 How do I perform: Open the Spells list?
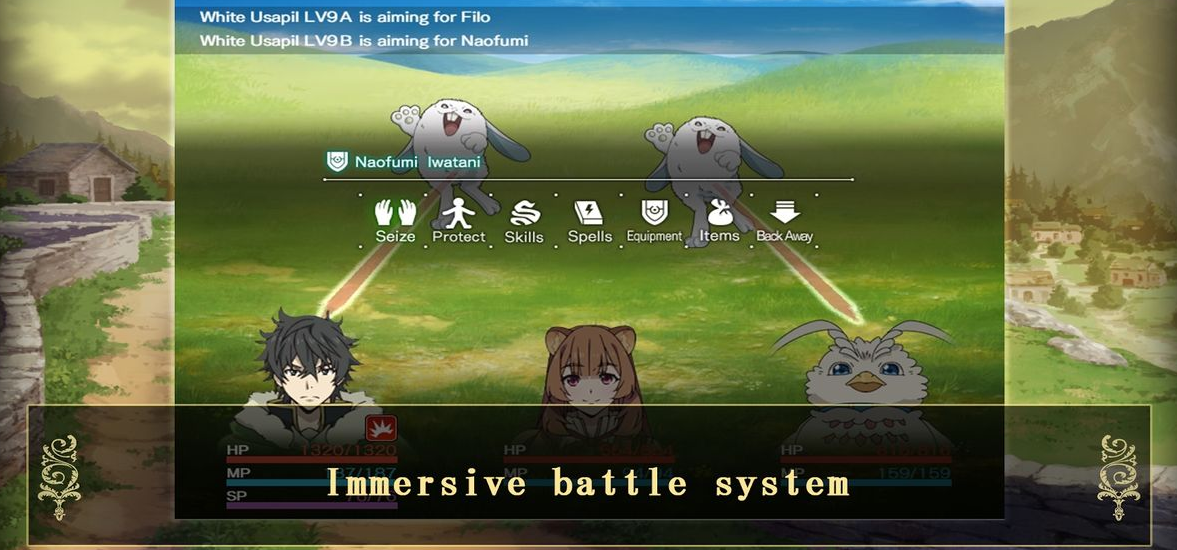click(589, 221)
